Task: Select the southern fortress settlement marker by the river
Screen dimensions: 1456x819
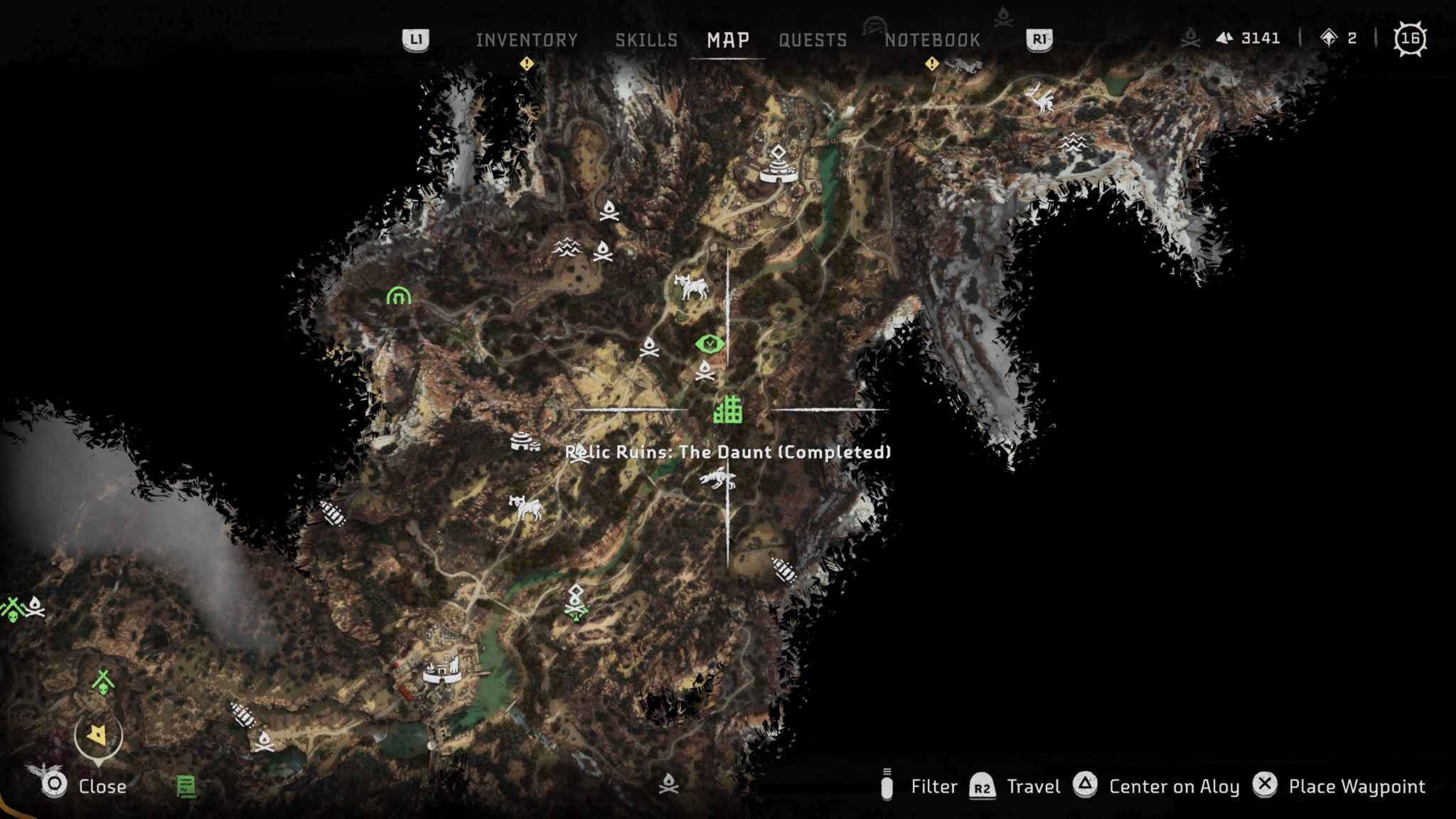Action: coord(442,670)
